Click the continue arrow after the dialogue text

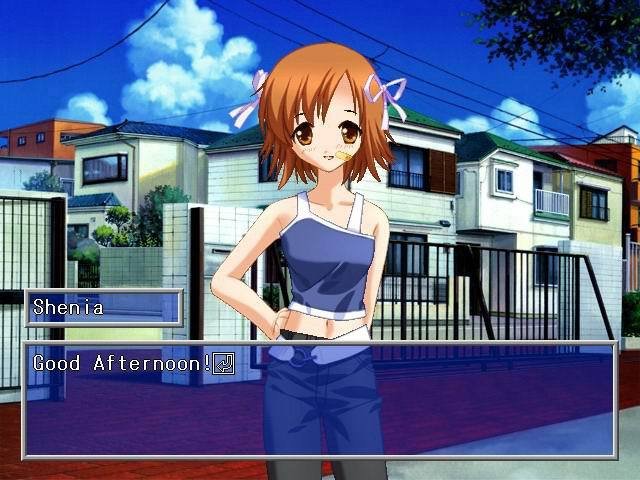pos(224,363)
